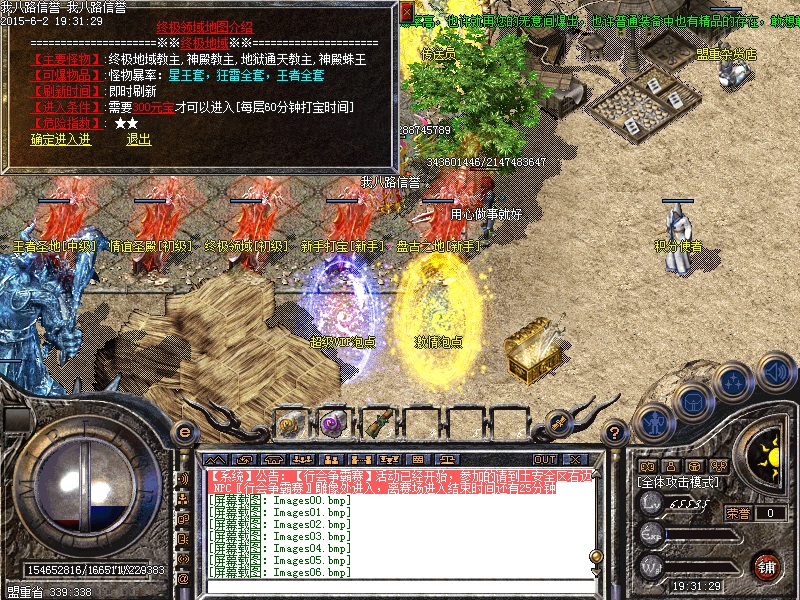This screenshot has width=800, height=600.
Task: Choose the 退出 exit option in dialog
Action: pos(138,140)
